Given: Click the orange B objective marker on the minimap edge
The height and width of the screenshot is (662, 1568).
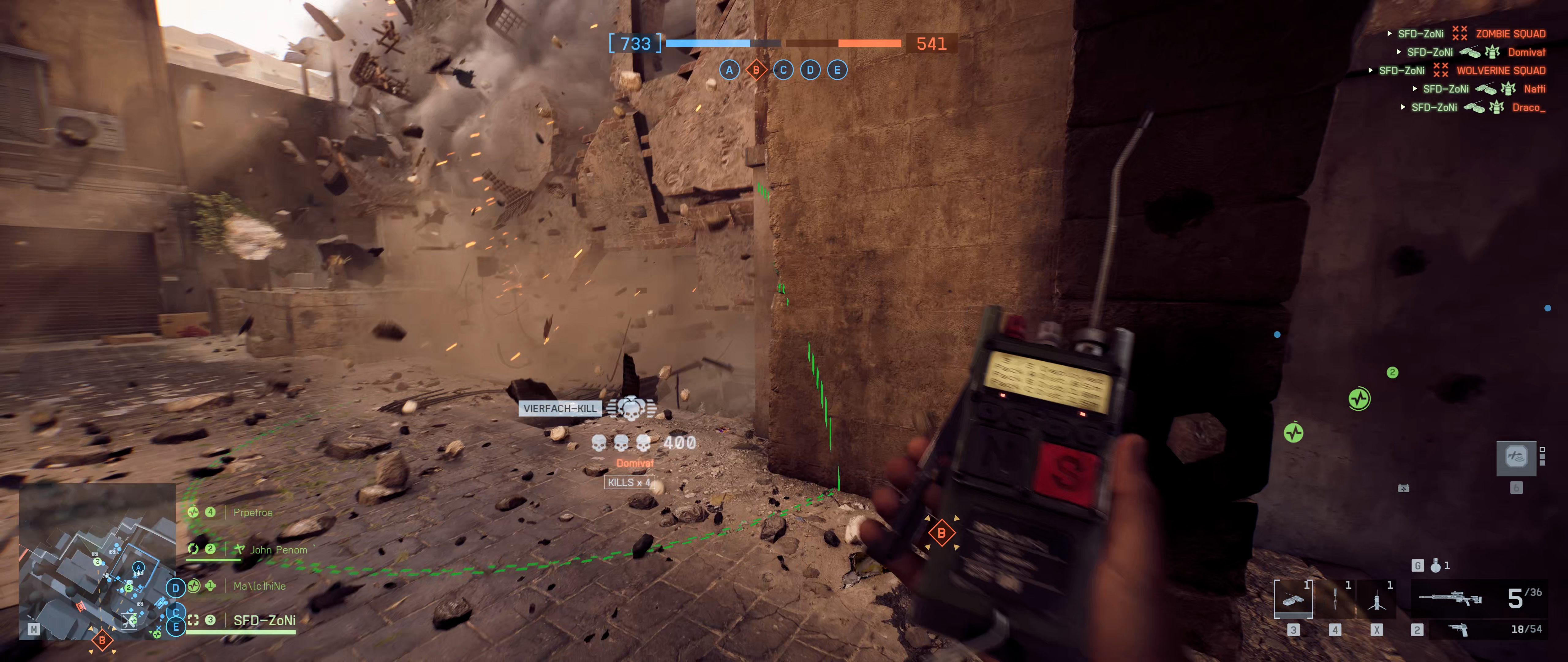Looking at the screenshot, I should coord(102,640).
